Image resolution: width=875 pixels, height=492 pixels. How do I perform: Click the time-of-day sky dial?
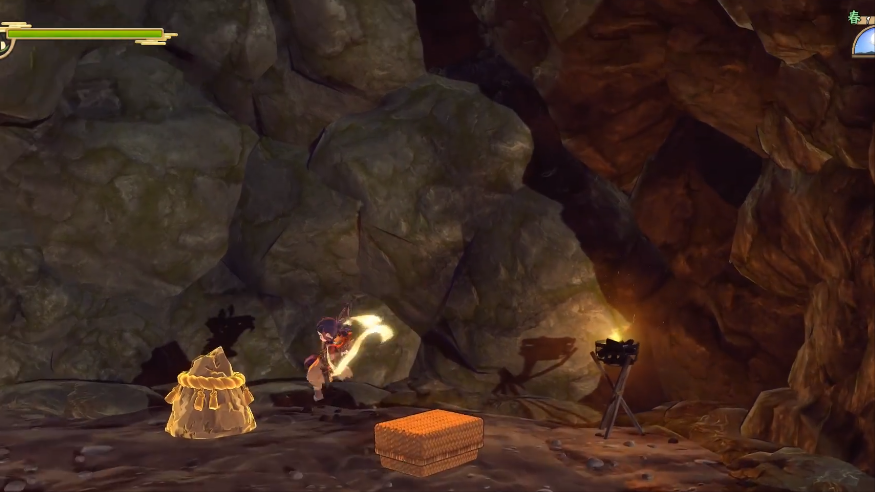865,42
